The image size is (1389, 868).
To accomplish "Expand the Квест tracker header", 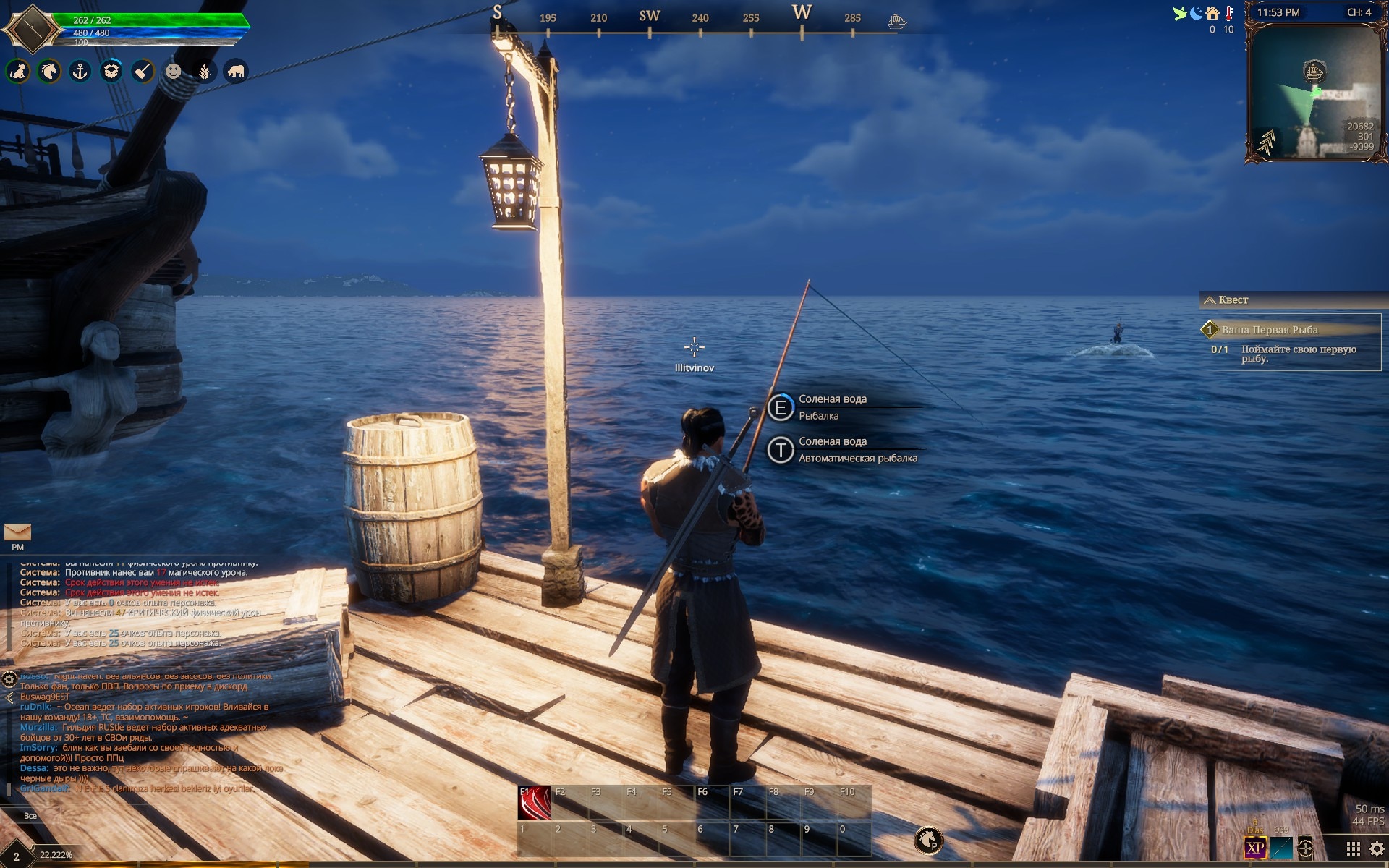I will (x=1233, y=299).
